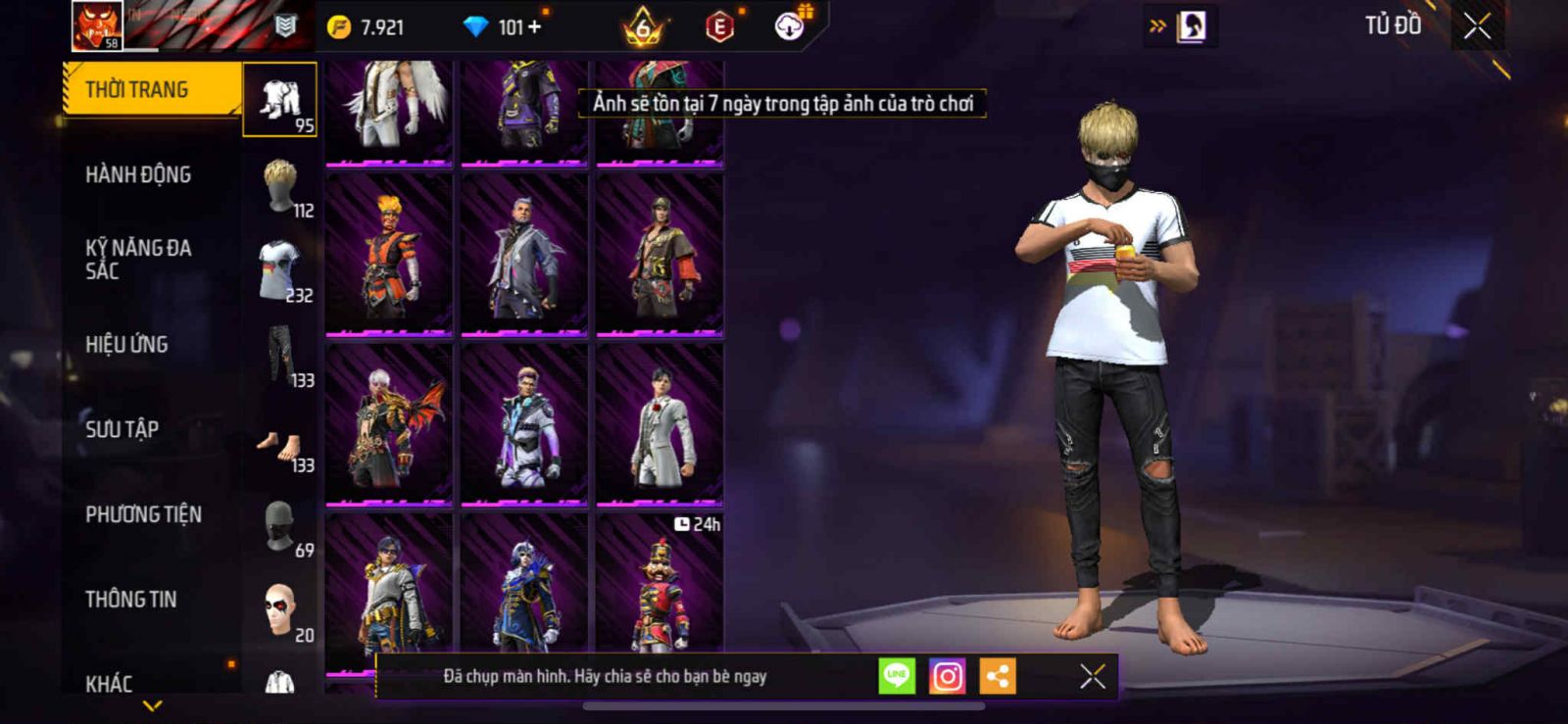Switch to the Sưu Tập tab
This screenshot has width=1568, height=724.
point(122,429)
